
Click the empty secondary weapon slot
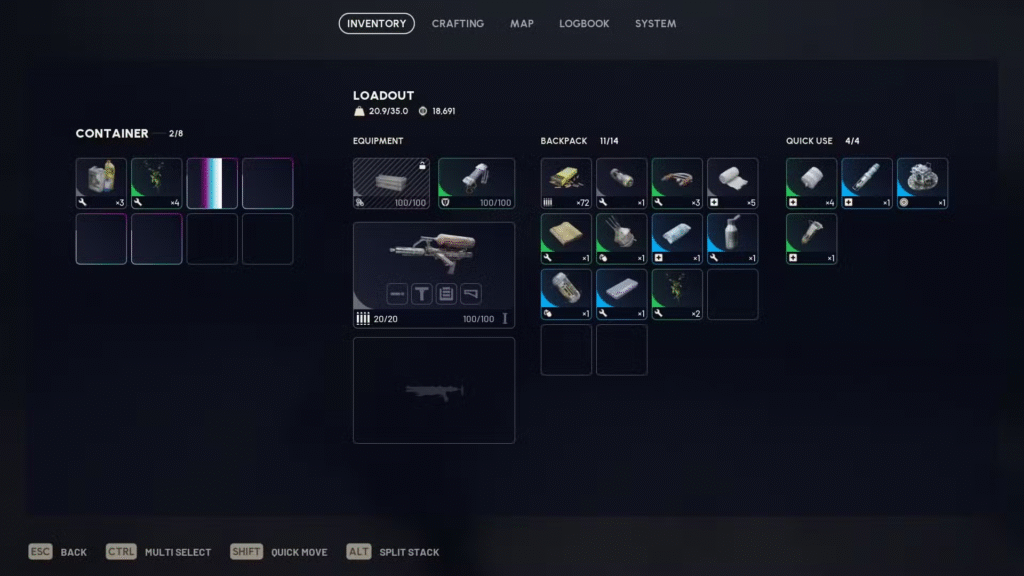click(433, 390)
